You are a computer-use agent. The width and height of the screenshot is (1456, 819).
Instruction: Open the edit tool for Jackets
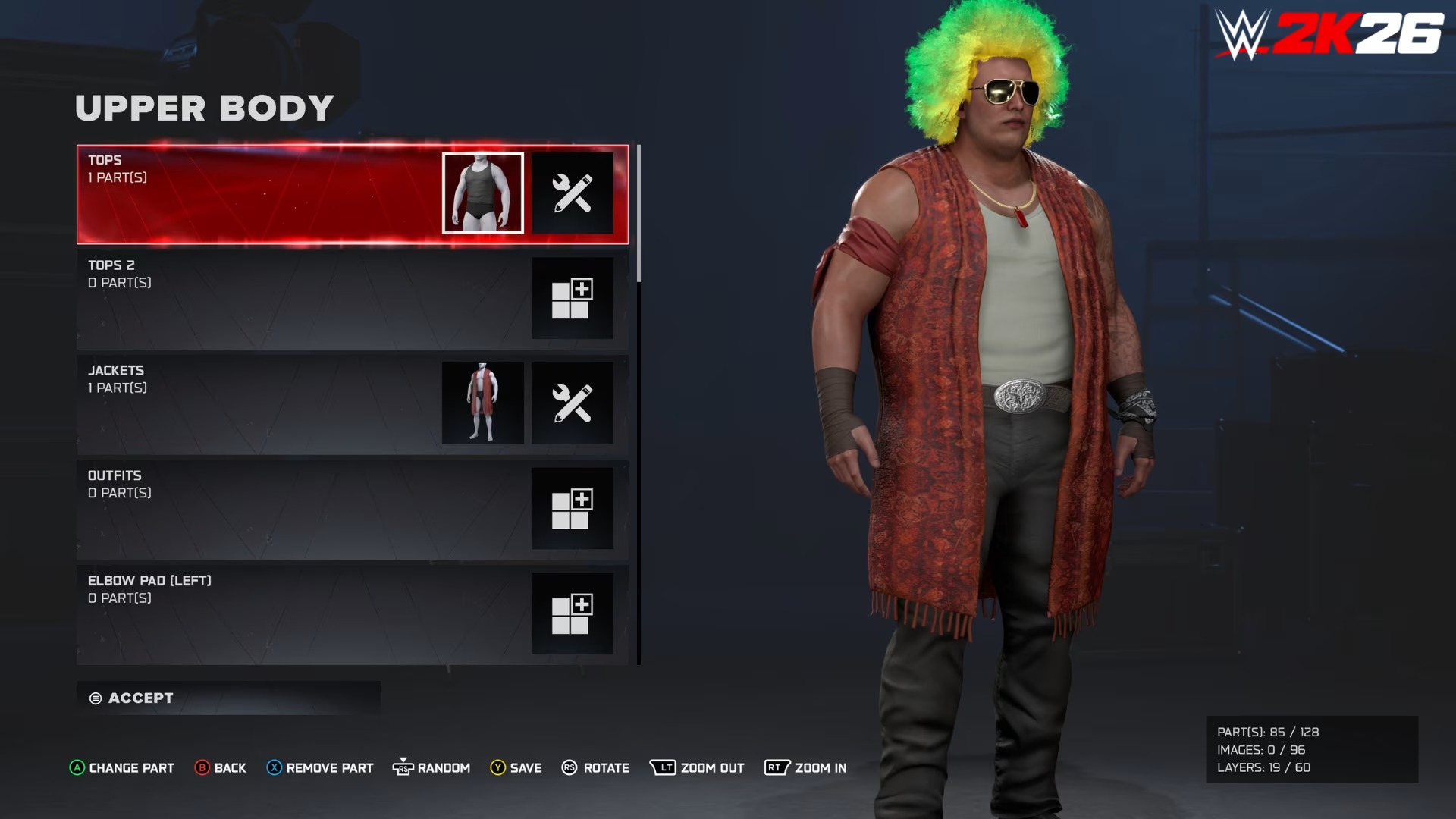click(573, 403)
